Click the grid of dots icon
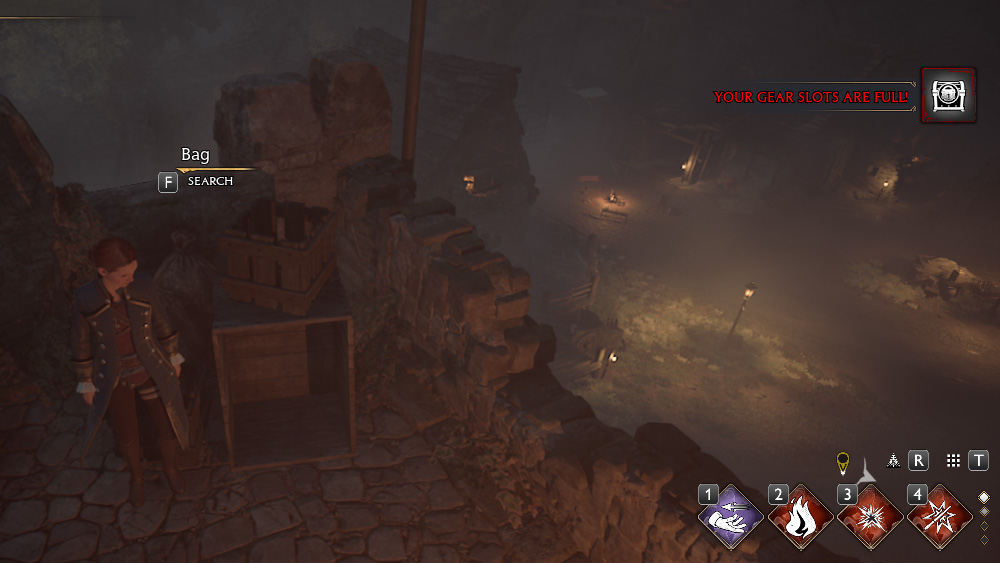The height and width of the screenshot is (563, 1000). point(953,460)
